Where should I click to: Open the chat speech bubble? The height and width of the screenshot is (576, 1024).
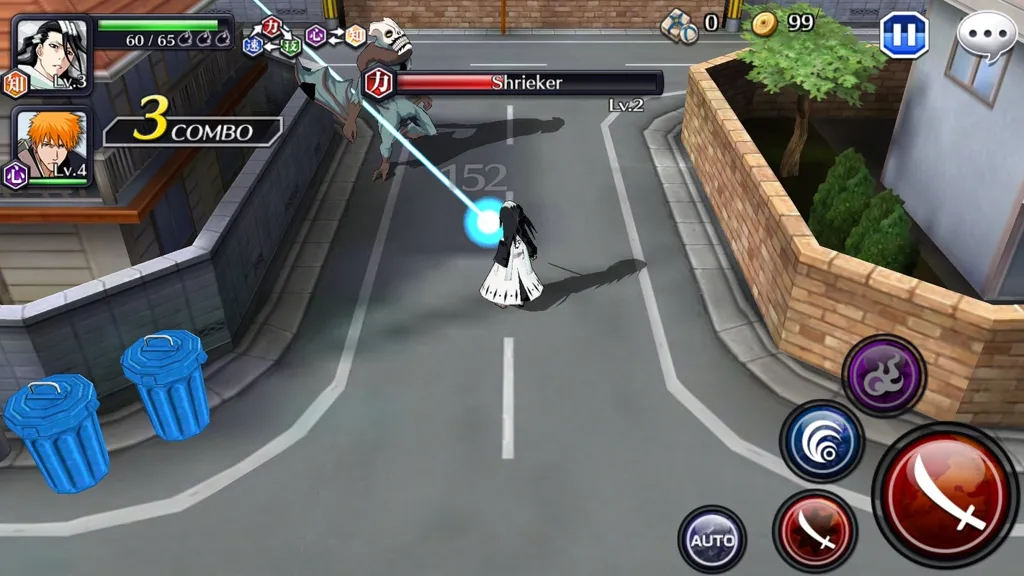point(986,36)
